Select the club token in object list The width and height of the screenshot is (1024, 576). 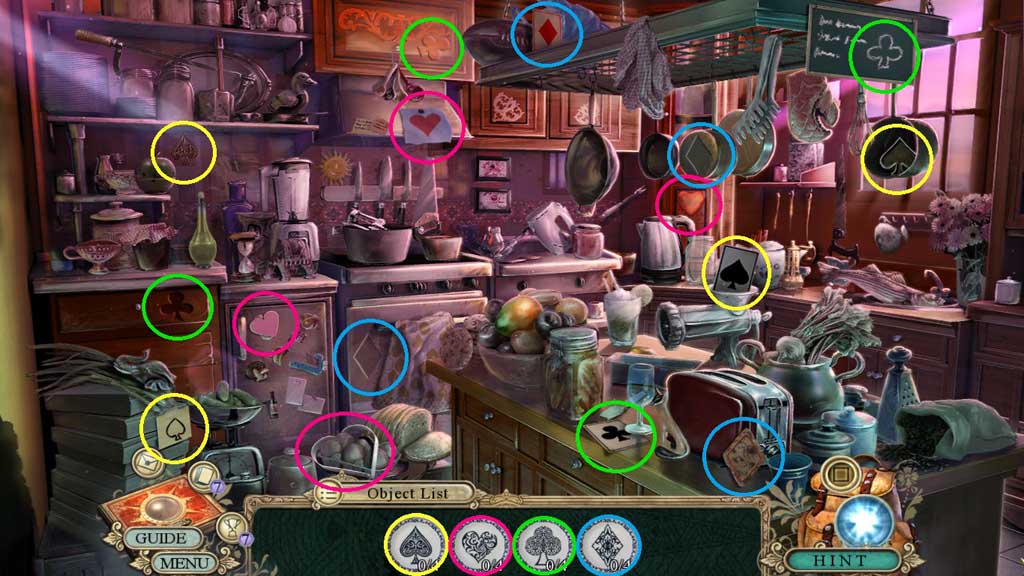point(543,545)
